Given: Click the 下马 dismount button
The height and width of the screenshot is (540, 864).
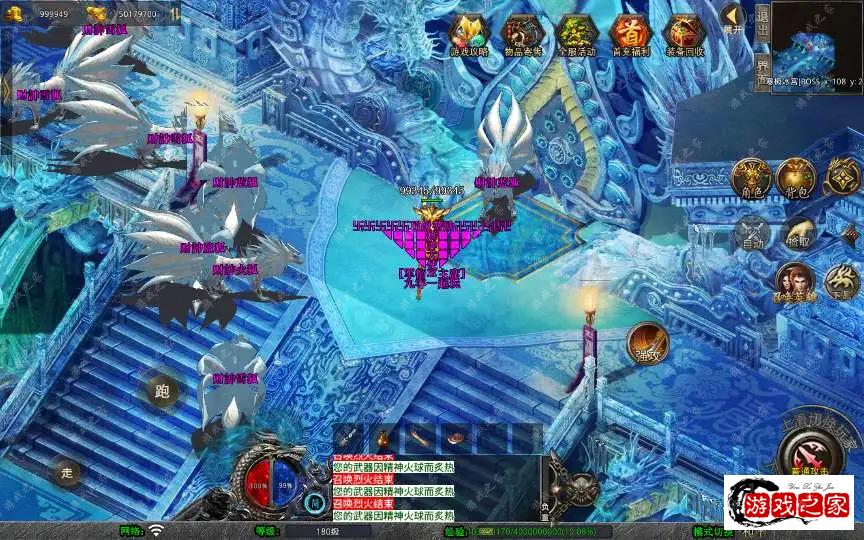Looking at the screenshot, I should (842, 283).
